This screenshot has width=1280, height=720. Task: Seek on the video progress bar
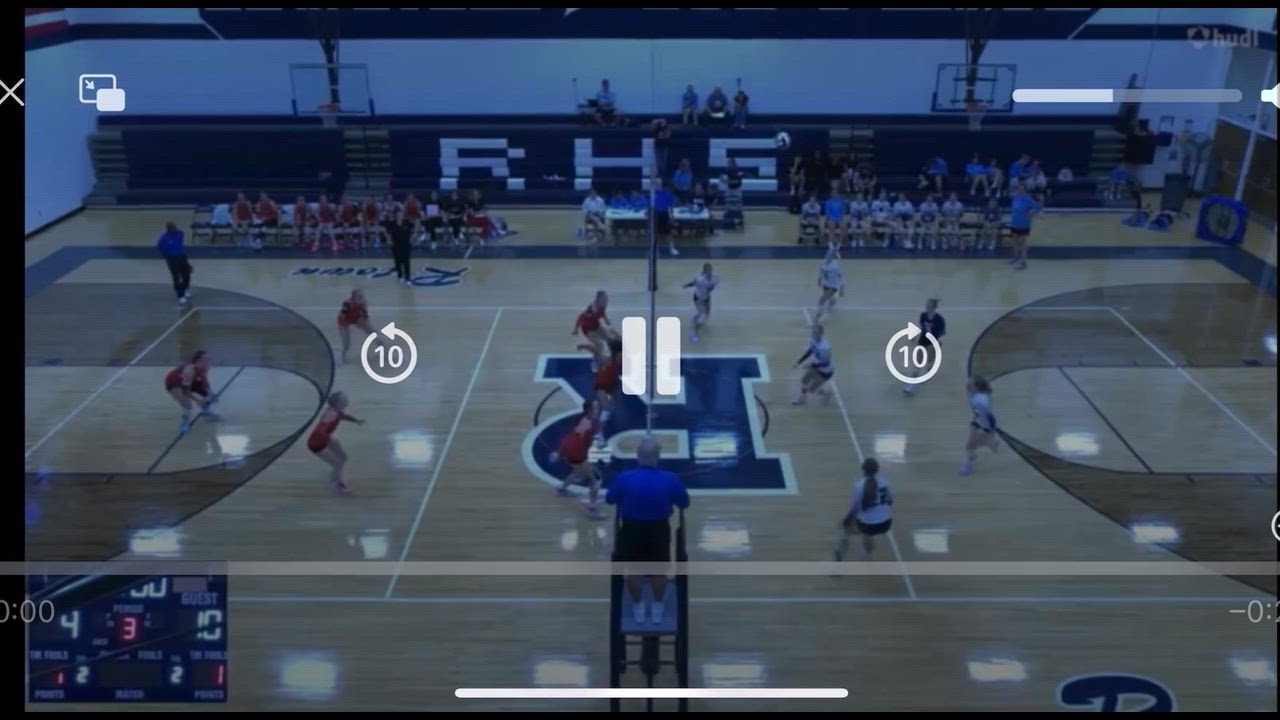tap(640, 568)
